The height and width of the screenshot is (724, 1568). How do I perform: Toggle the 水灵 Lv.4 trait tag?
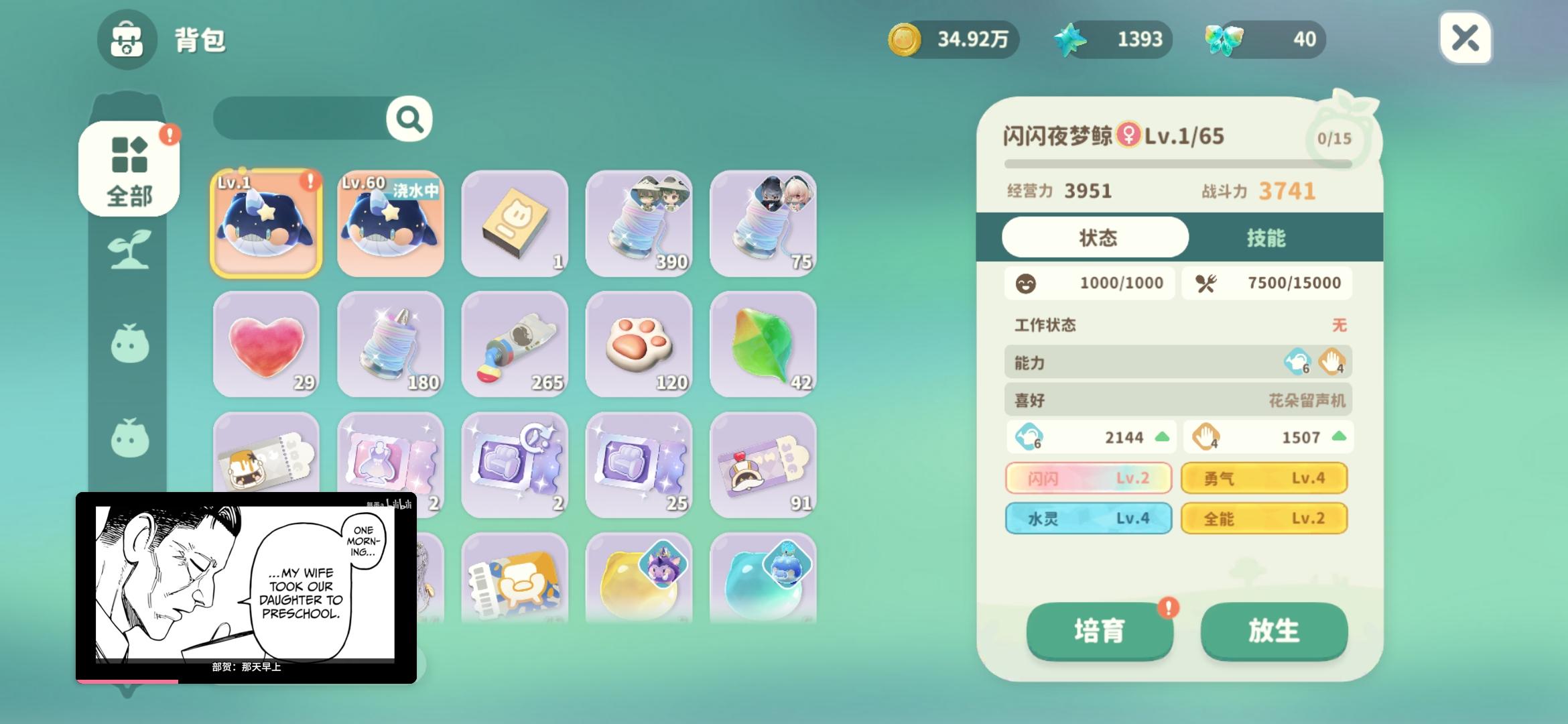click(x=1090, y=518)
